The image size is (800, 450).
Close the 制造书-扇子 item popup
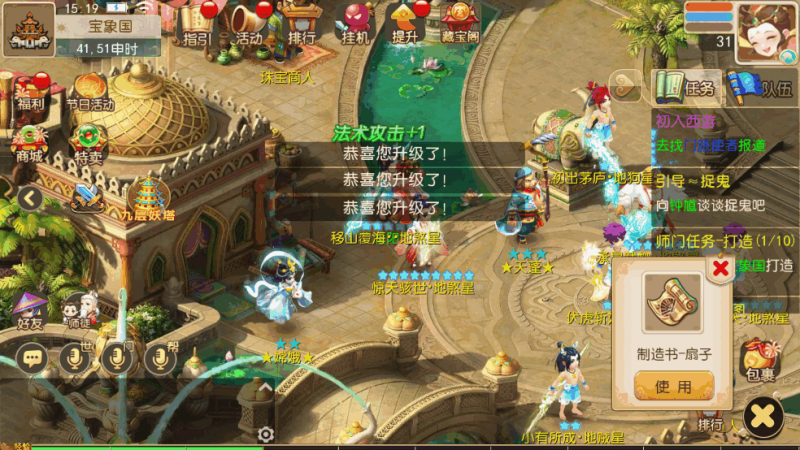(719, 267)
